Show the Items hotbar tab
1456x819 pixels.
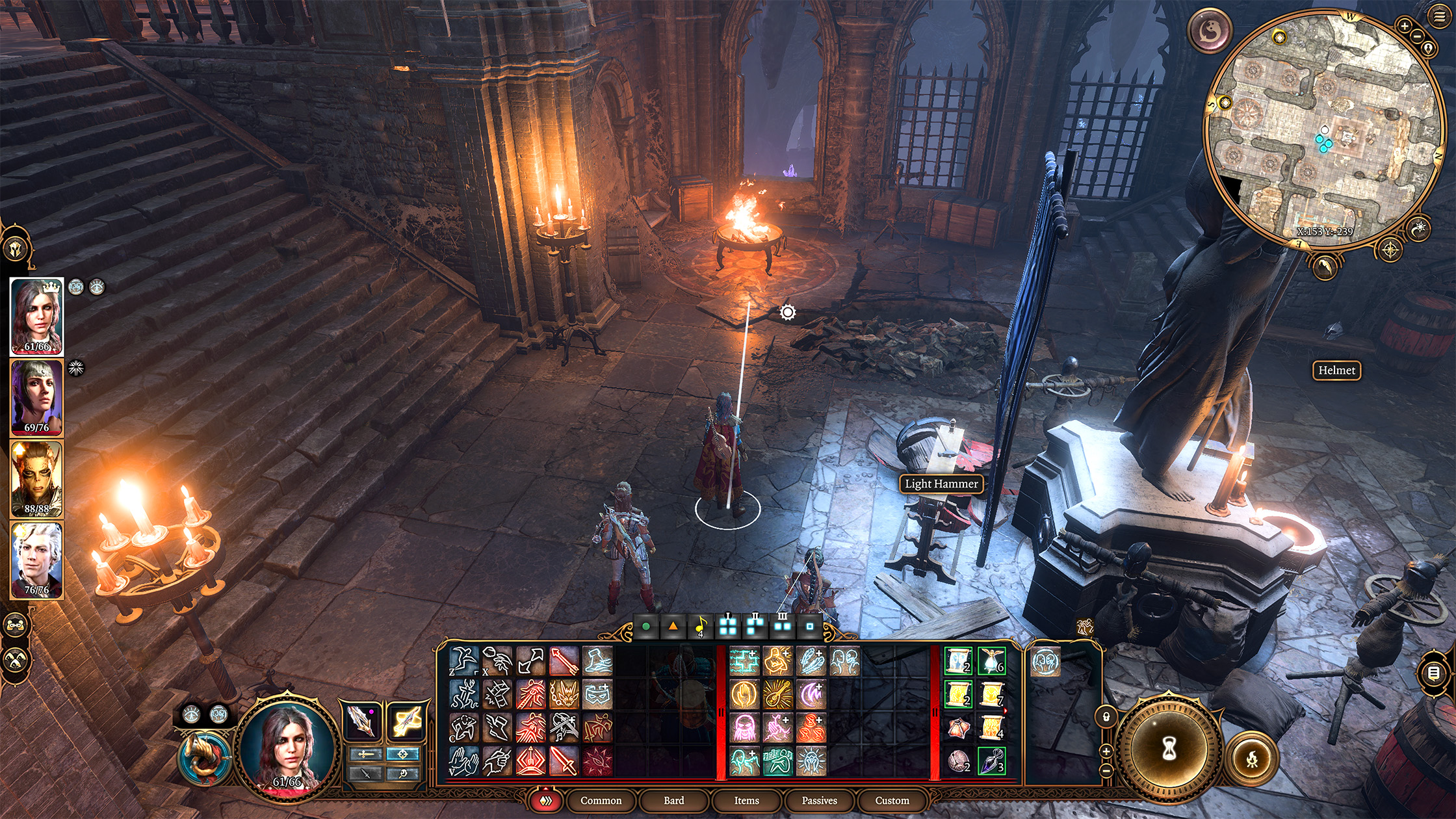coord(746,800)
